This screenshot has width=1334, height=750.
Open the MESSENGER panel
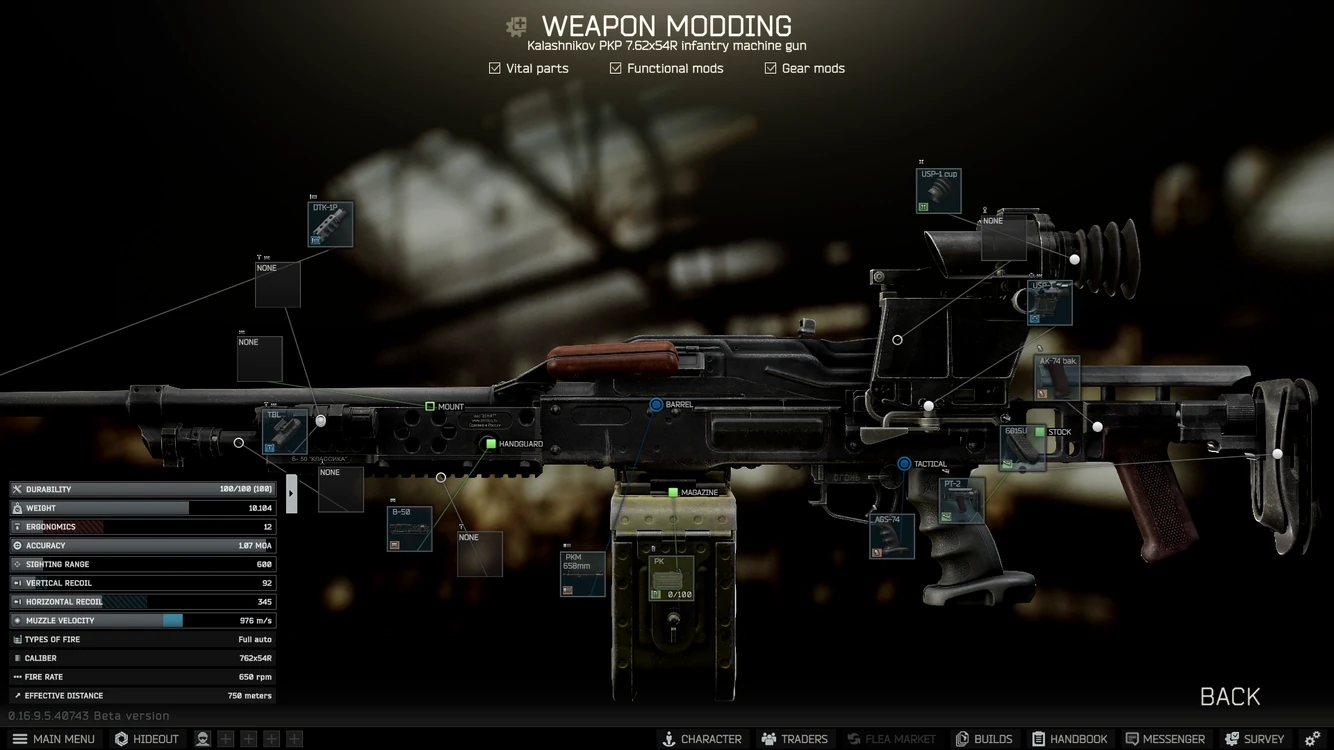[1165, 738]
